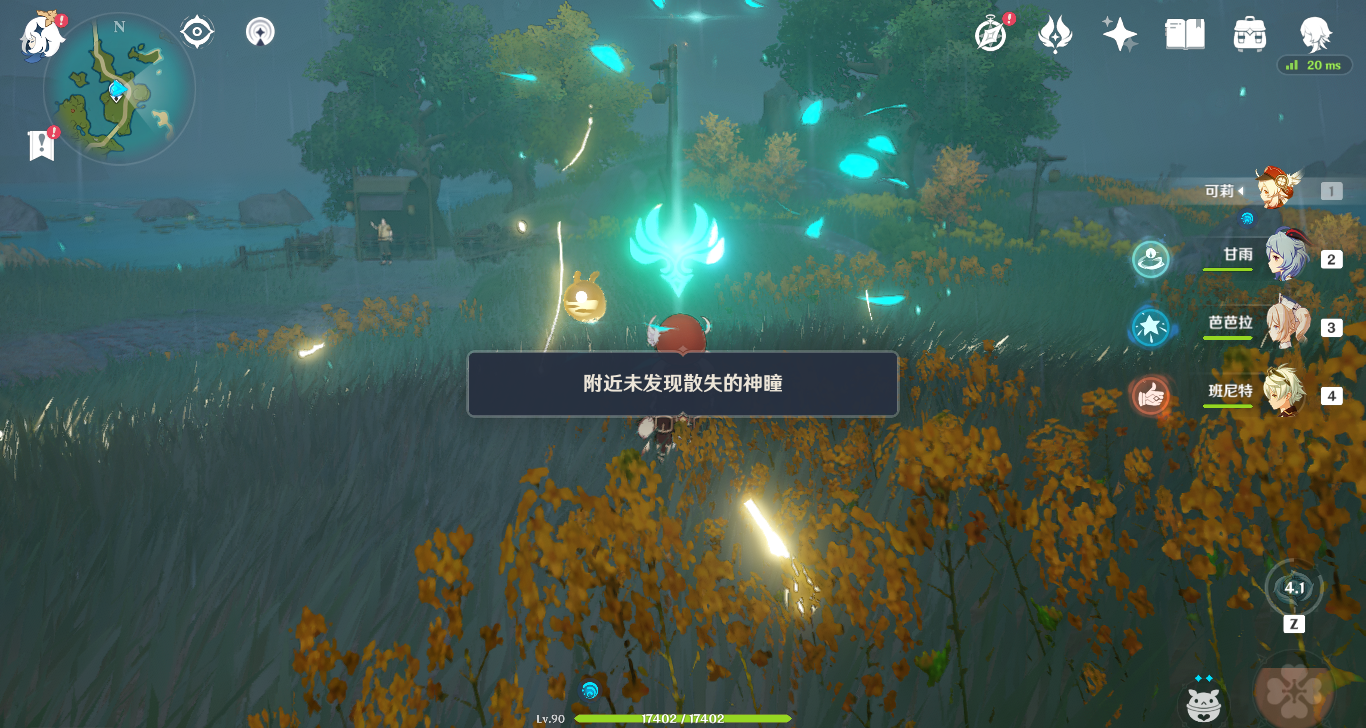Click the compass marker icon beside the minimap

pos(196,30)
